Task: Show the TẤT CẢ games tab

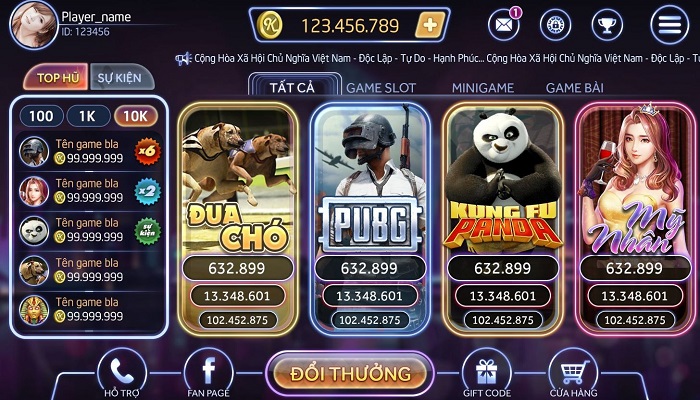Action: (x=292, y=87)
